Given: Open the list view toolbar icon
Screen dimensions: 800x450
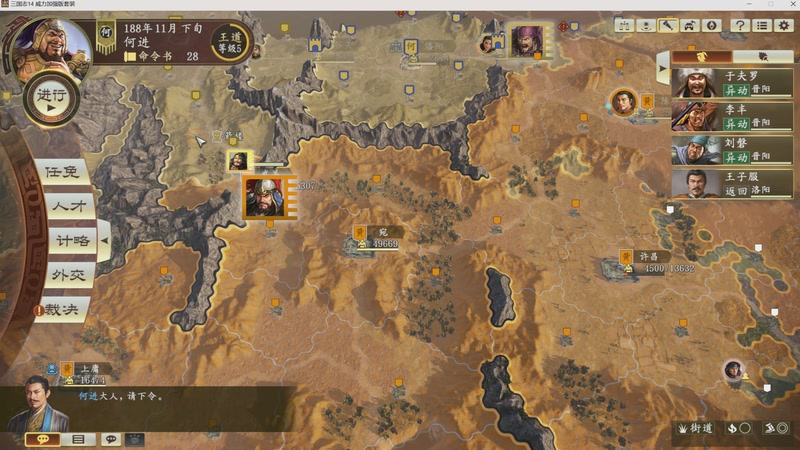Looking at the screenshot, I should tap(762, 25).
